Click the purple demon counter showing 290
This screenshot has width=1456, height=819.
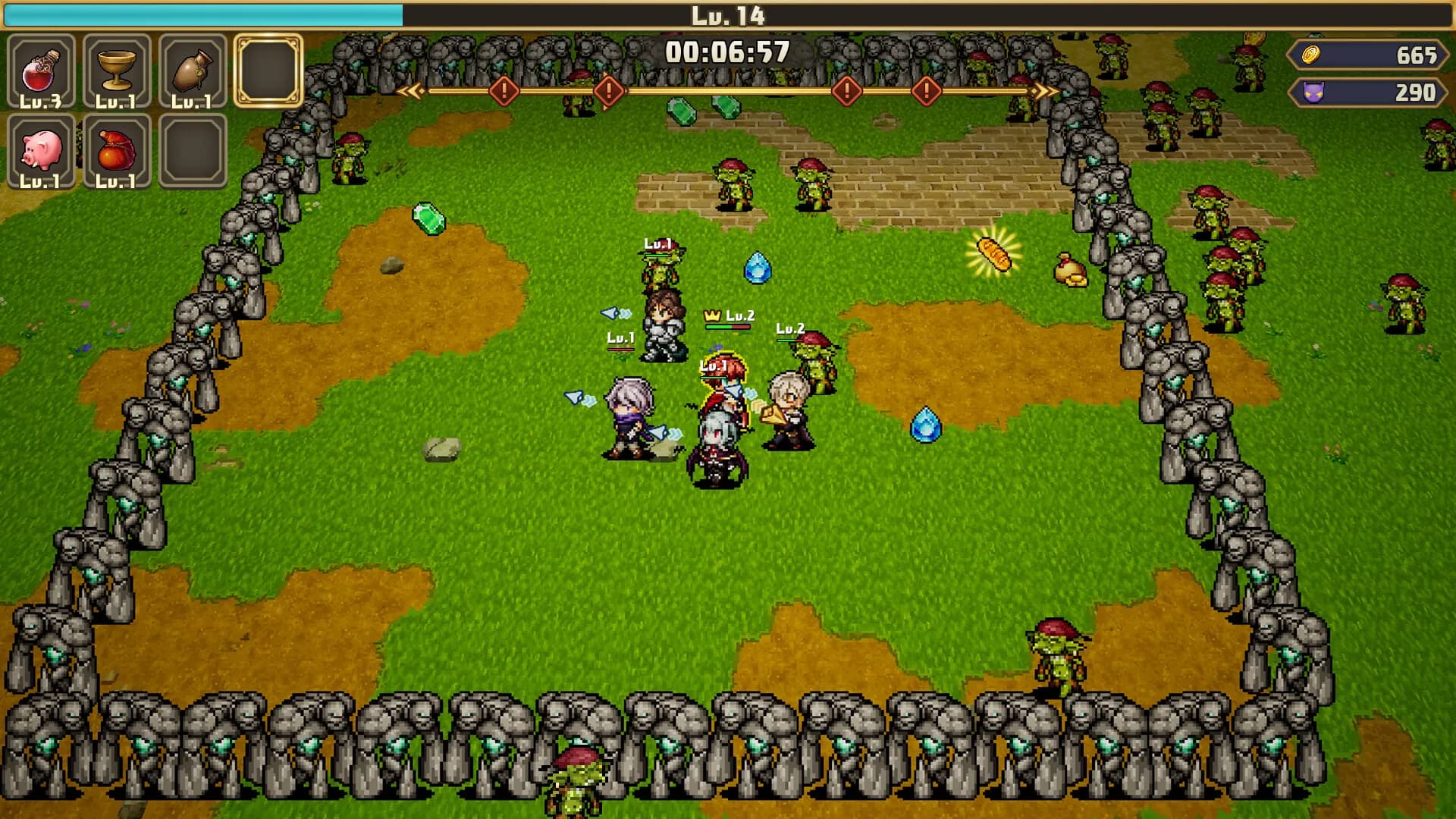click(x=1365, y=93)
